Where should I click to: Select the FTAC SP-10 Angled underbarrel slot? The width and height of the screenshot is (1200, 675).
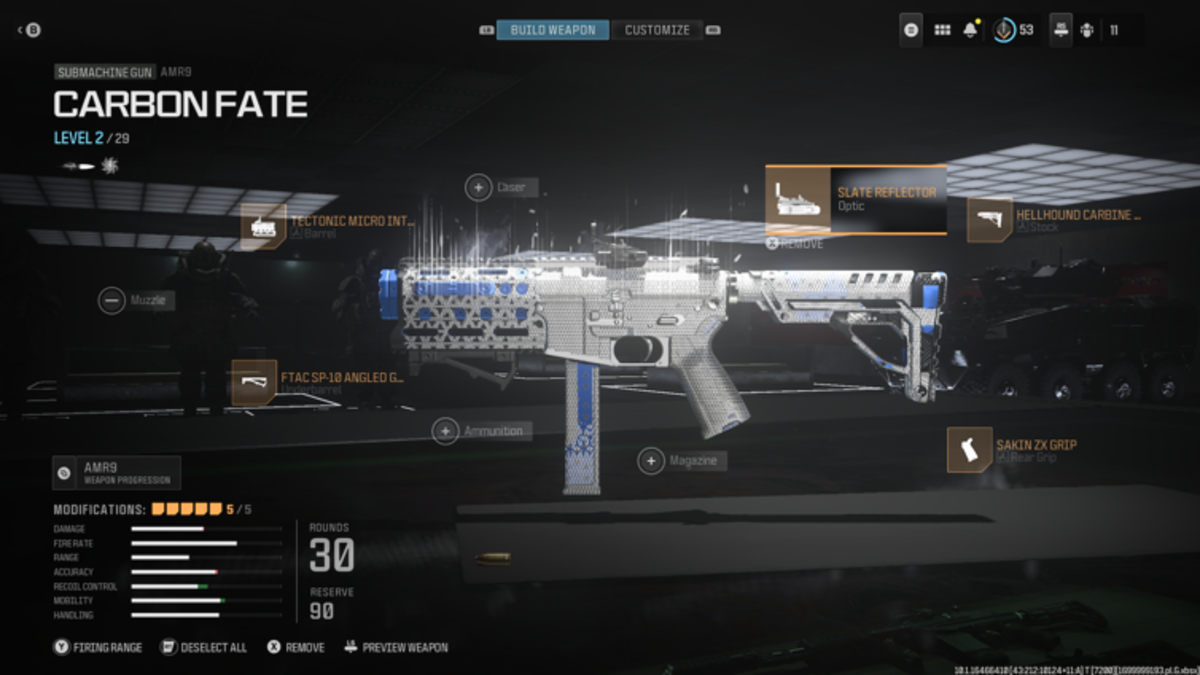320,383
